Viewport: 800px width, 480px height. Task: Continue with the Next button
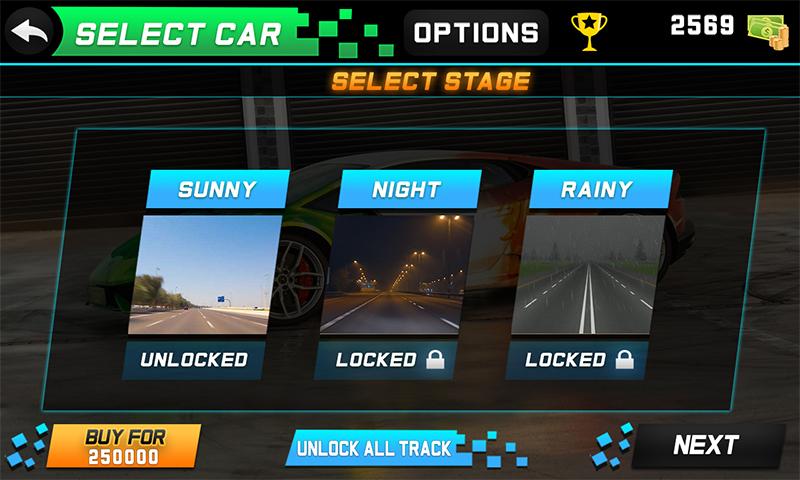(706, 445)
